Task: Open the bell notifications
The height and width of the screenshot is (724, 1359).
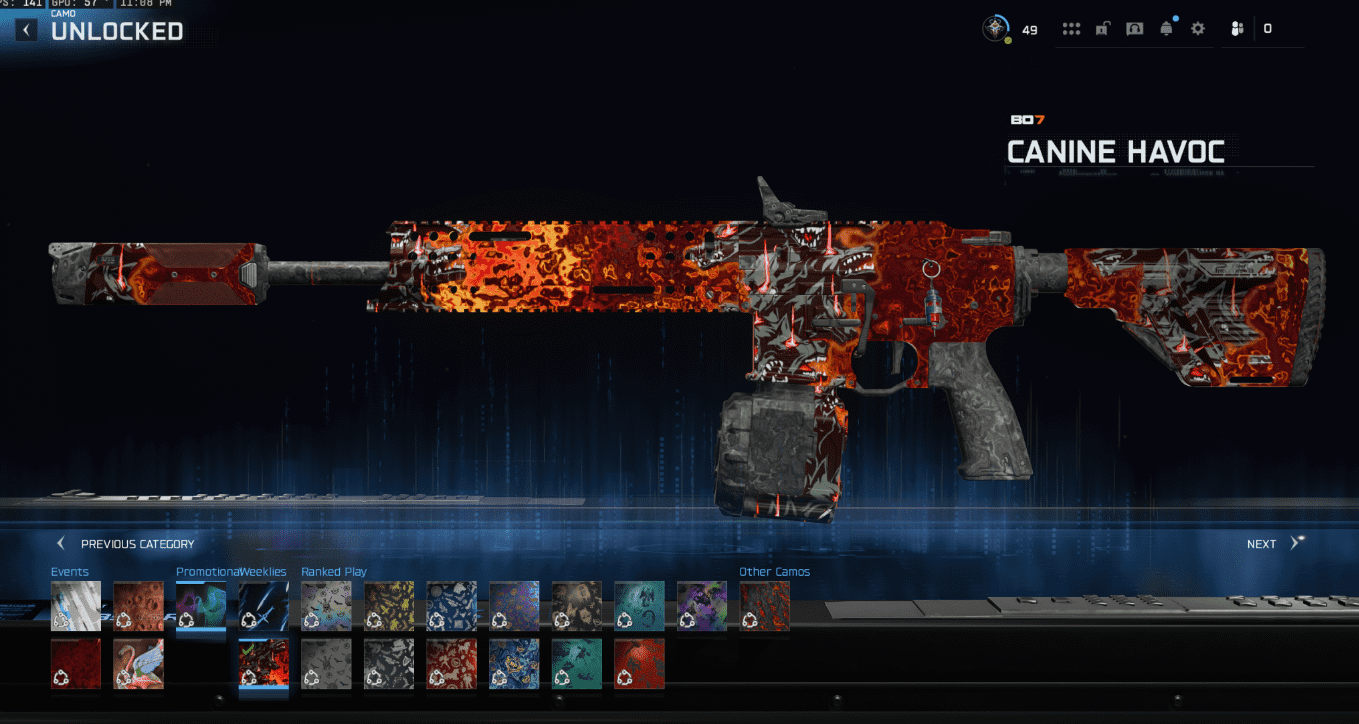Action: click(1166, 29)
